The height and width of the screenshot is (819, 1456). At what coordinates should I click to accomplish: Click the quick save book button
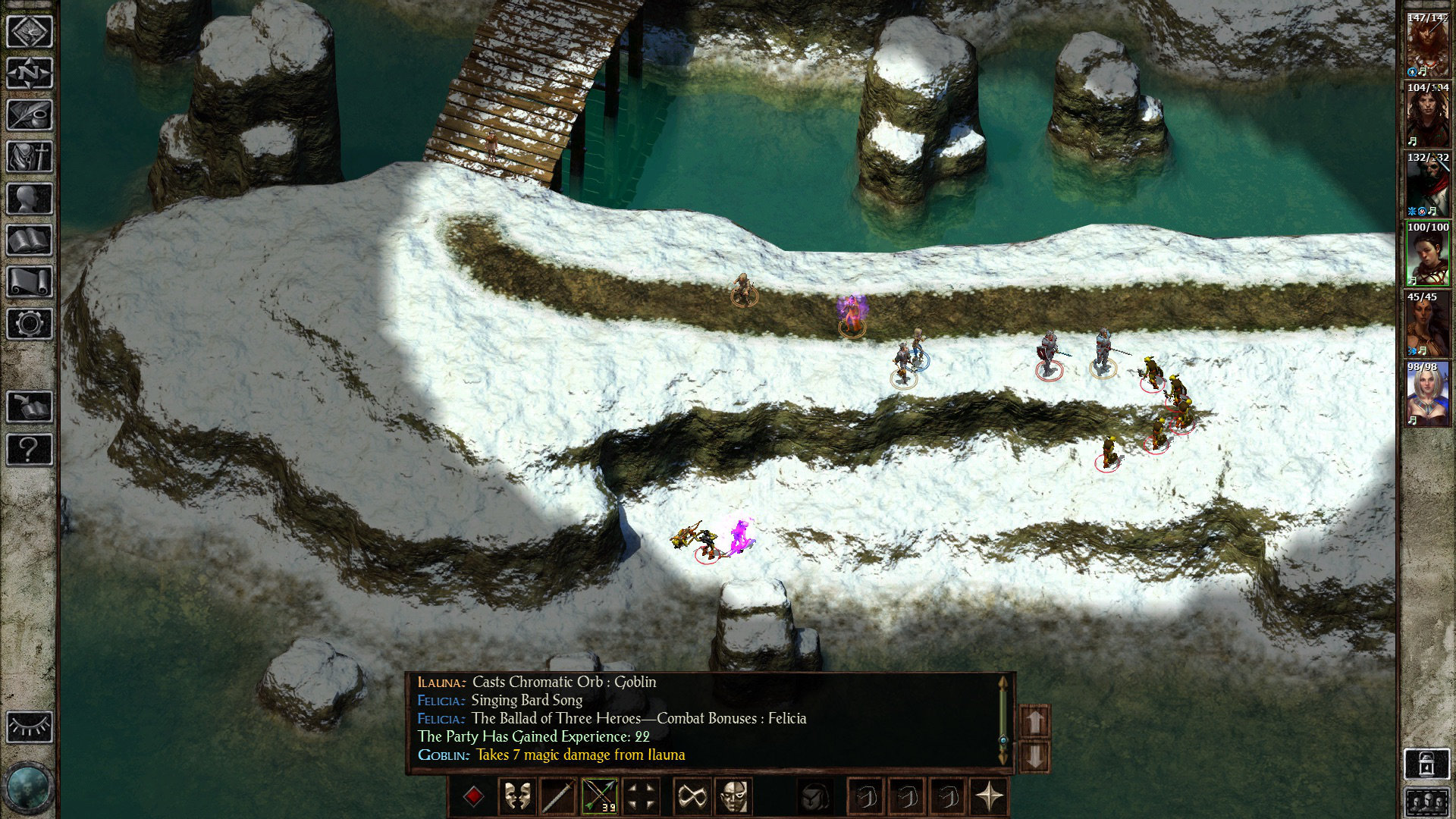[x=30, y=407]
